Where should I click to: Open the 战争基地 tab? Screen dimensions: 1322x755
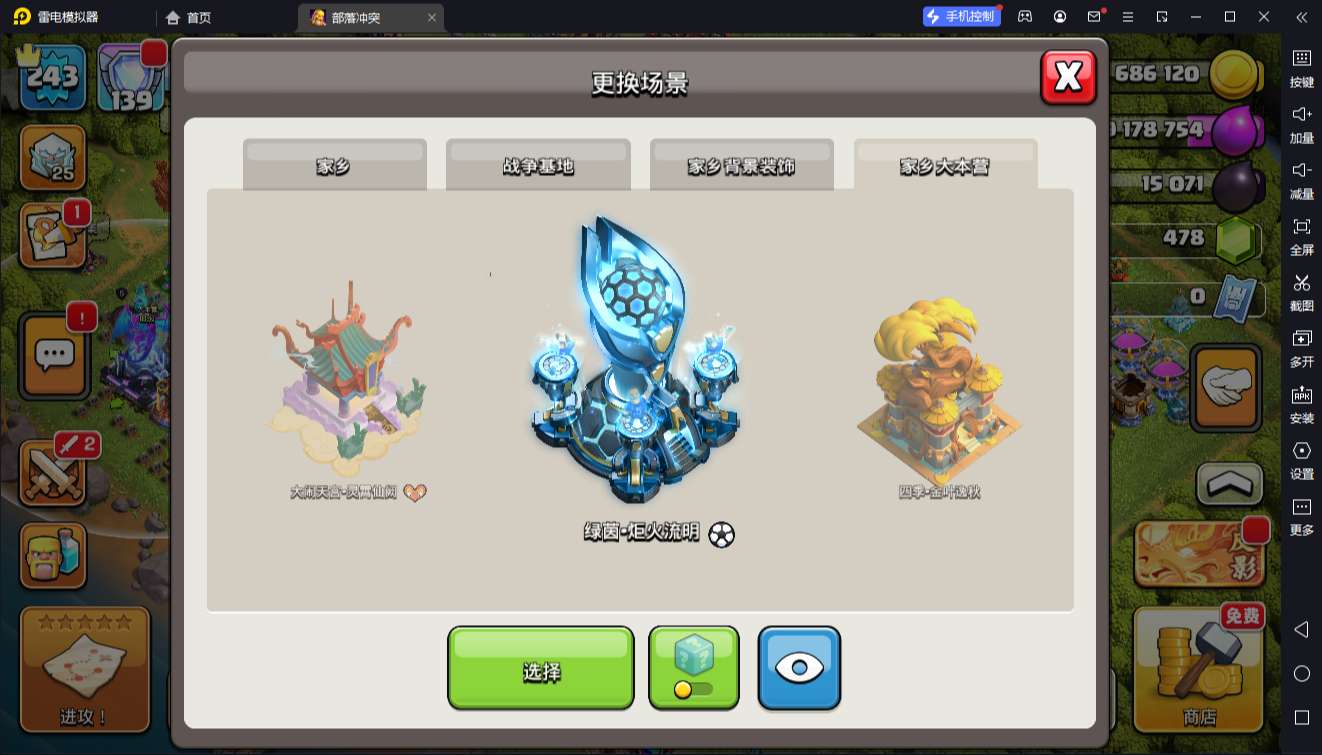pyautogui.click(x=538, y=166)
